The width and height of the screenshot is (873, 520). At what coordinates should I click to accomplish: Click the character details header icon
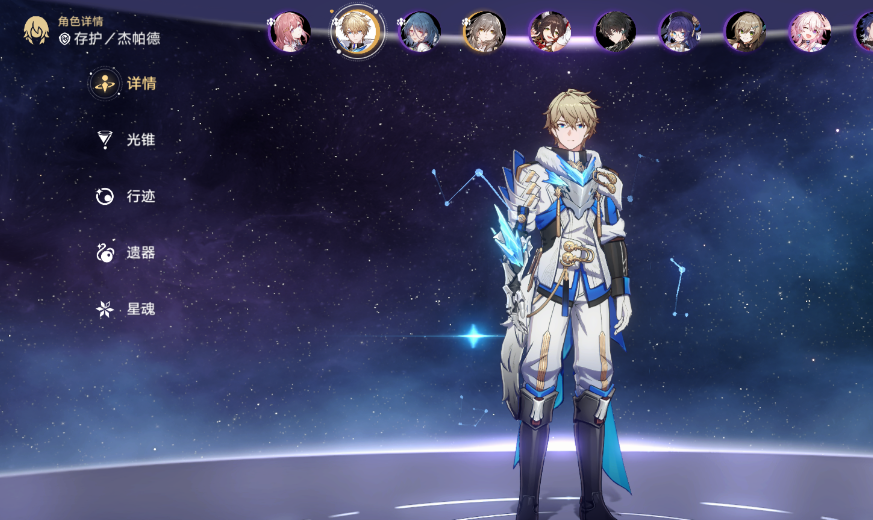37,30
